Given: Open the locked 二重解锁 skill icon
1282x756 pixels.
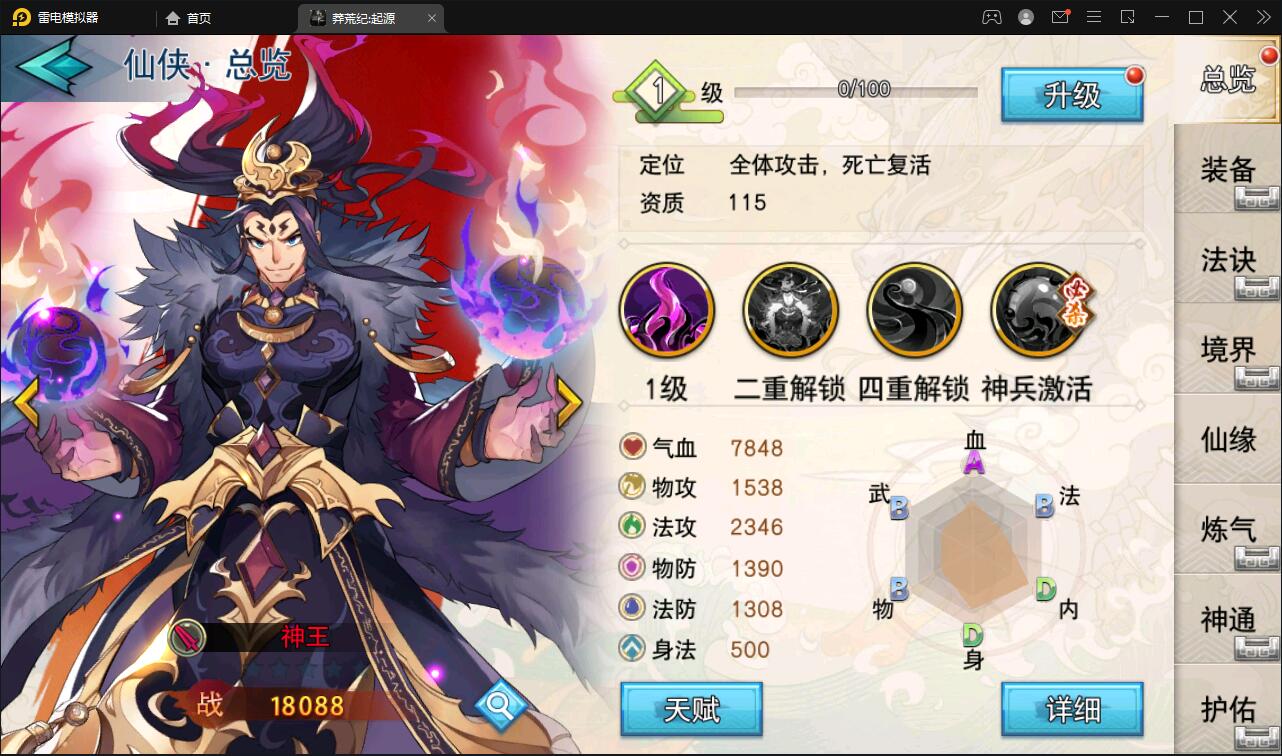Looking at the screenshot, I should (790, 310).
